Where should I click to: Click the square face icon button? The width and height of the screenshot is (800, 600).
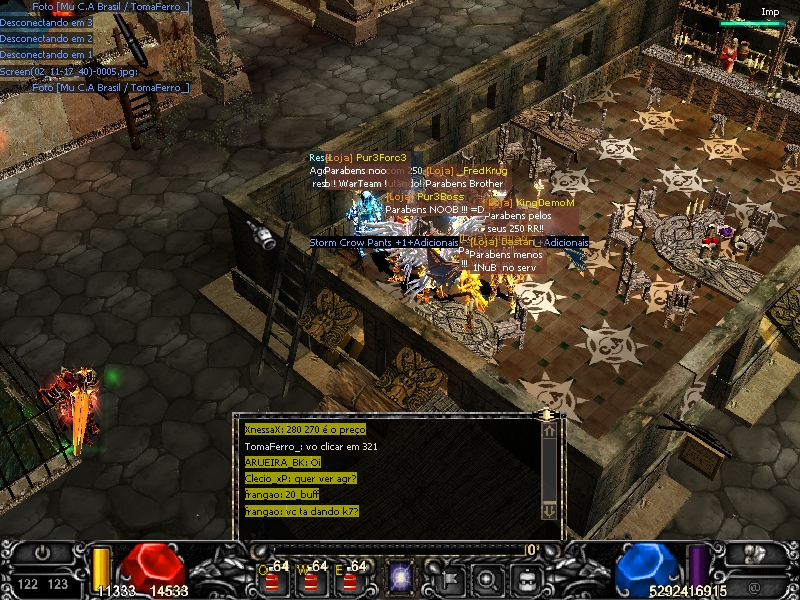pos(526,577)
